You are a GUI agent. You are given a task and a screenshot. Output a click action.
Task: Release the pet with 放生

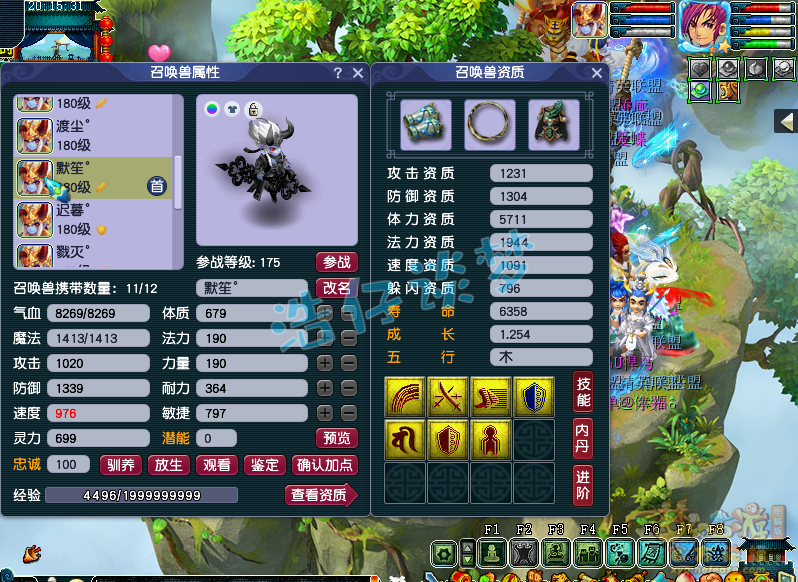pyautogui.click(x=169, y=464)
